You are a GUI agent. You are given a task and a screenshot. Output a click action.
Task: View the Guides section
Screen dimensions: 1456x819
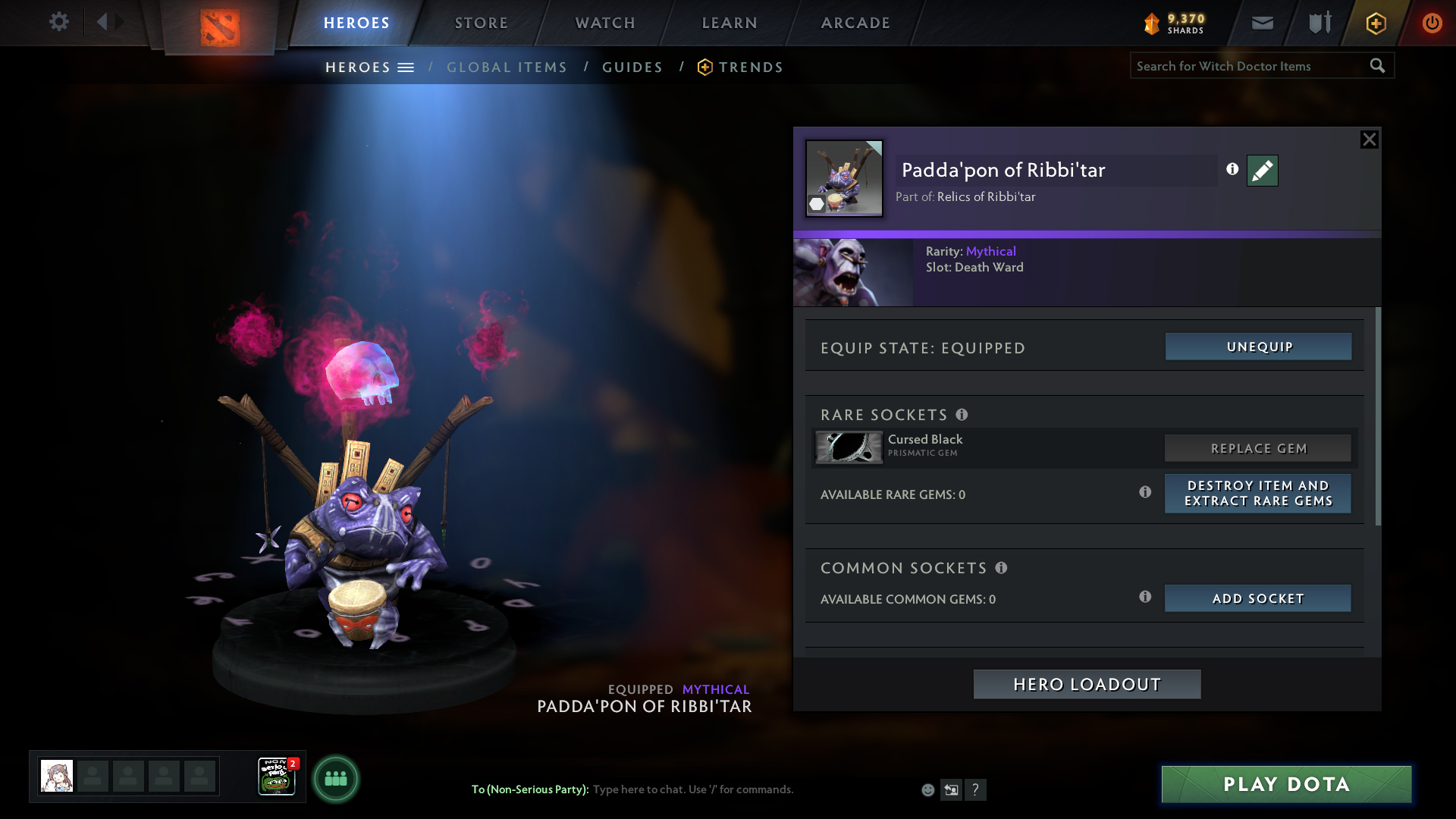tap(632, 67)
